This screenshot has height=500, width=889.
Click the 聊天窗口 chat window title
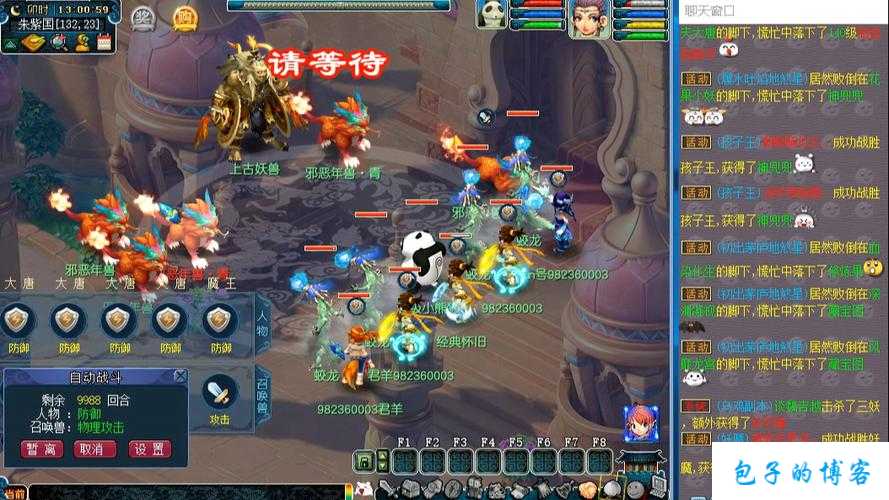709,10
